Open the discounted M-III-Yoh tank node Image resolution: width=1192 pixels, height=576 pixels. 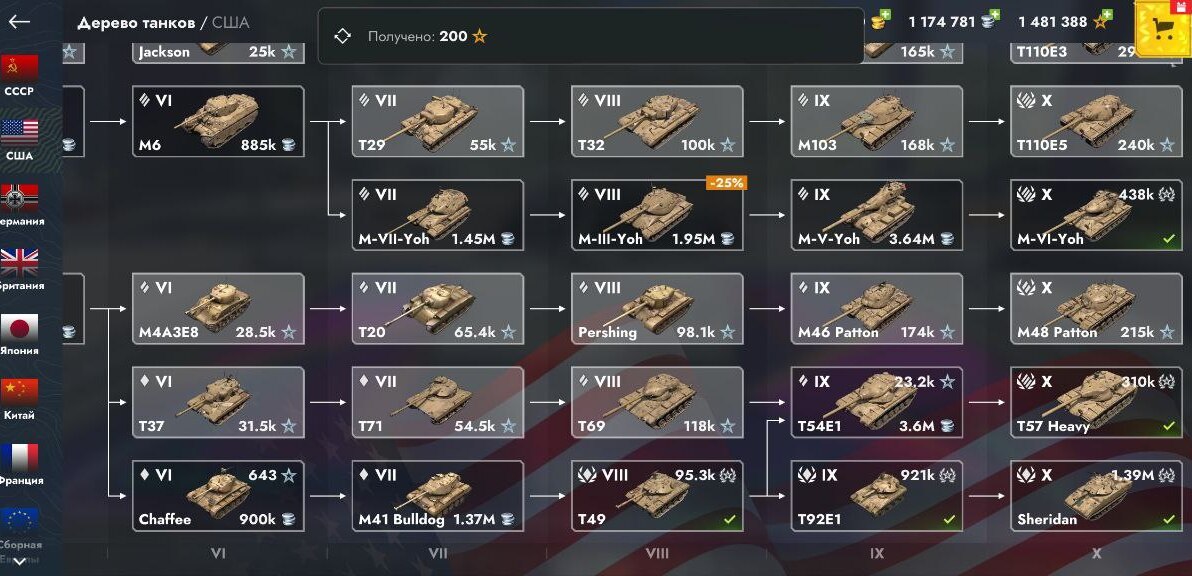(657, 215)
